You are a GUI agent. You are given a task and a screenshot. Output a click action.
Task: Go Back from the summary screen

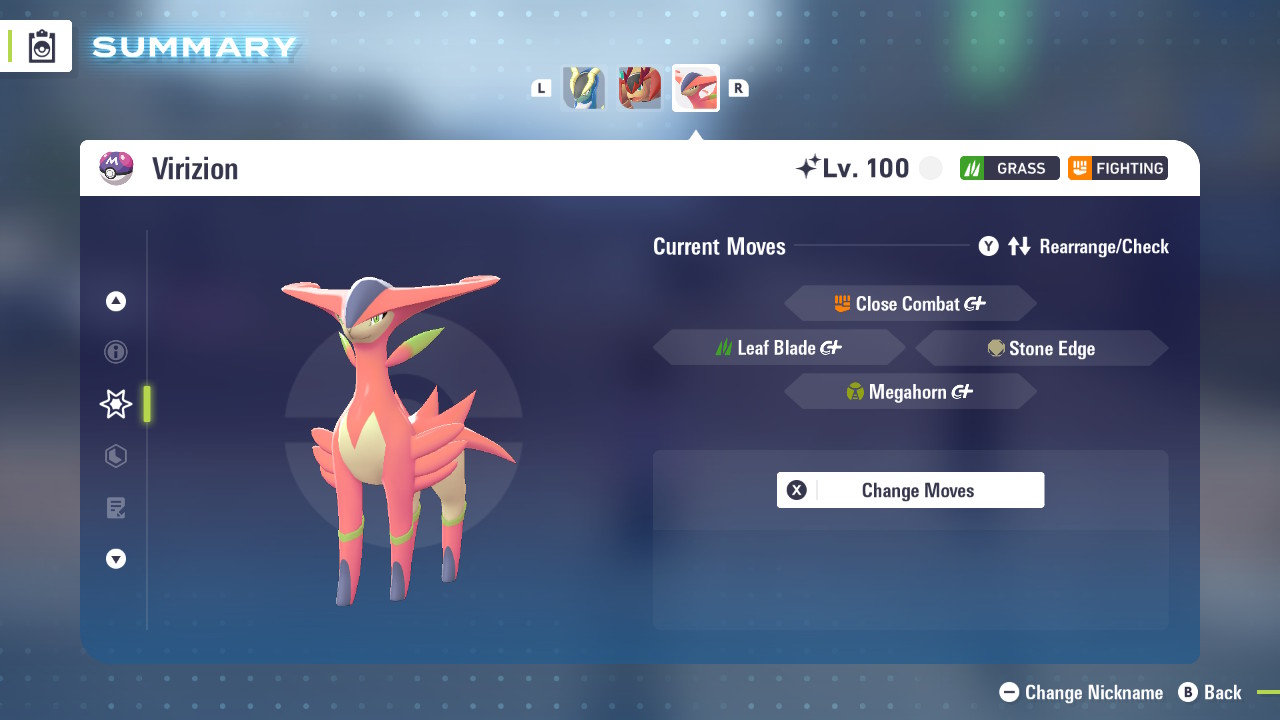coord(1210,692)
